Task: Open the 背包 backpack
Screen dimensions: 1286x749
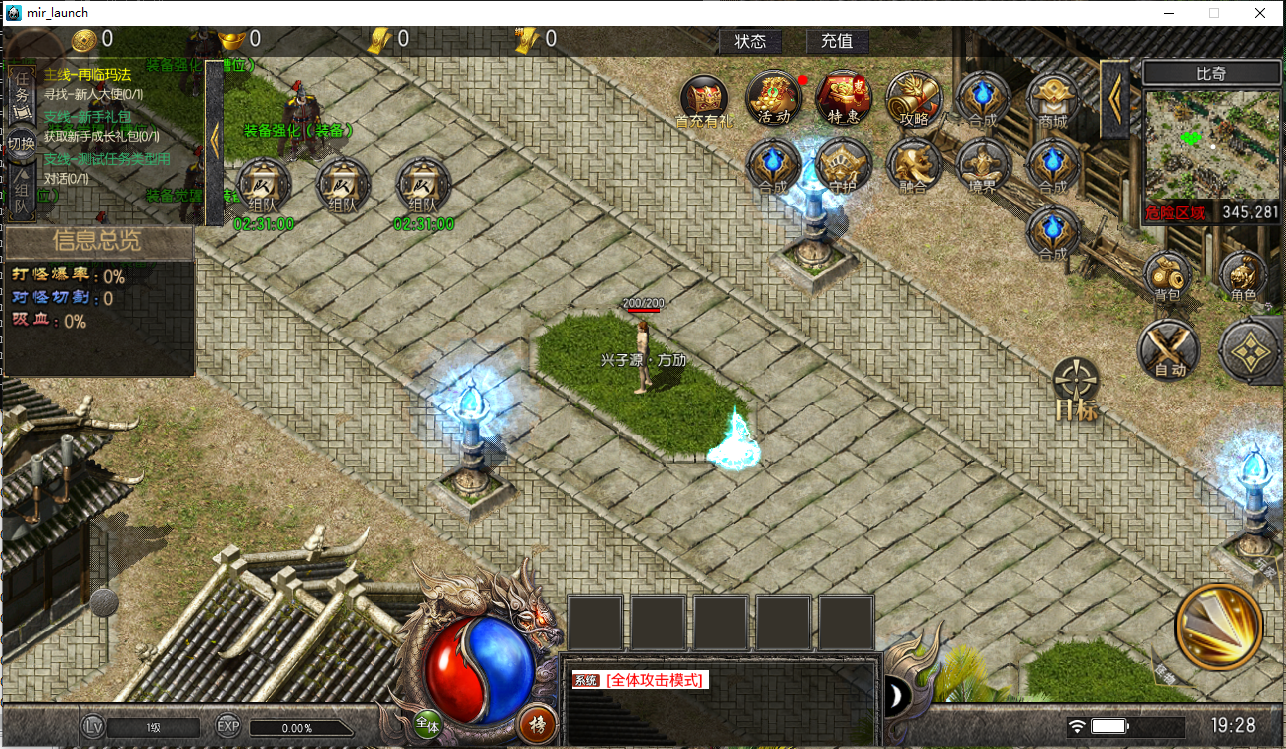Action: tap(1167, 275)
